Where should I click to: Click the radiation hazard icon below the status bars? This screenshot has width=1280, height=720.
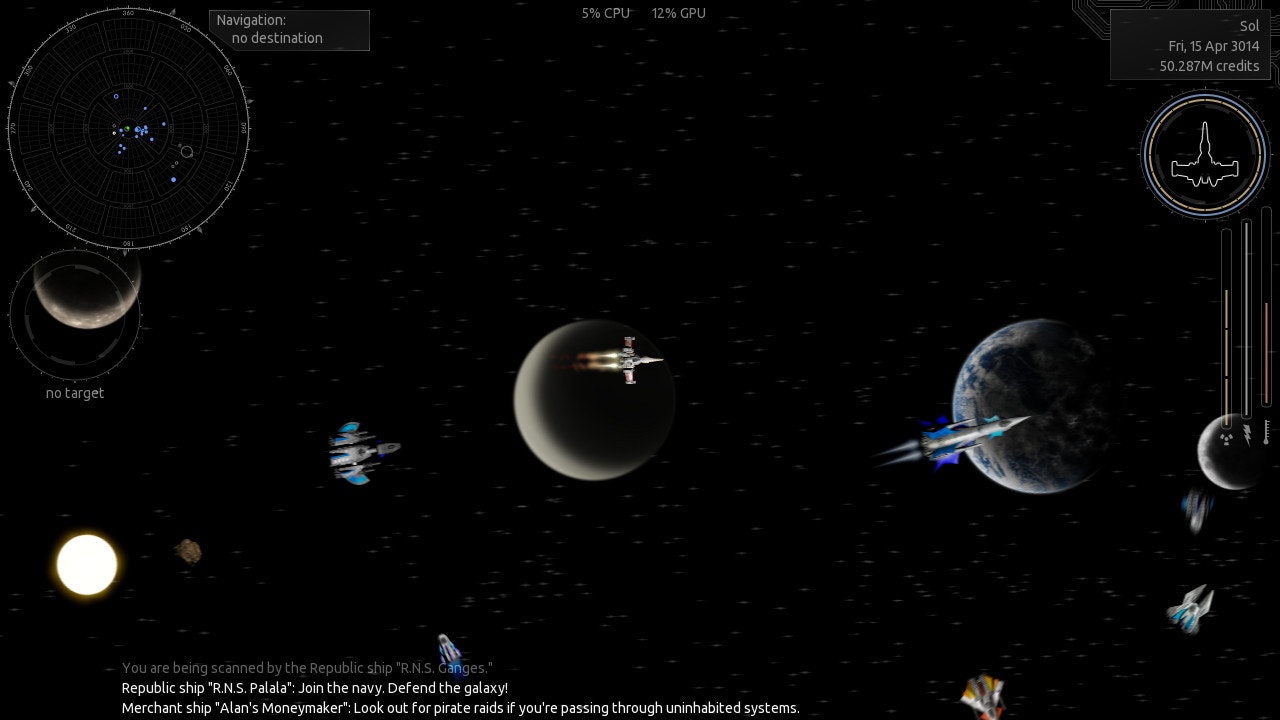pos(1226,438)
